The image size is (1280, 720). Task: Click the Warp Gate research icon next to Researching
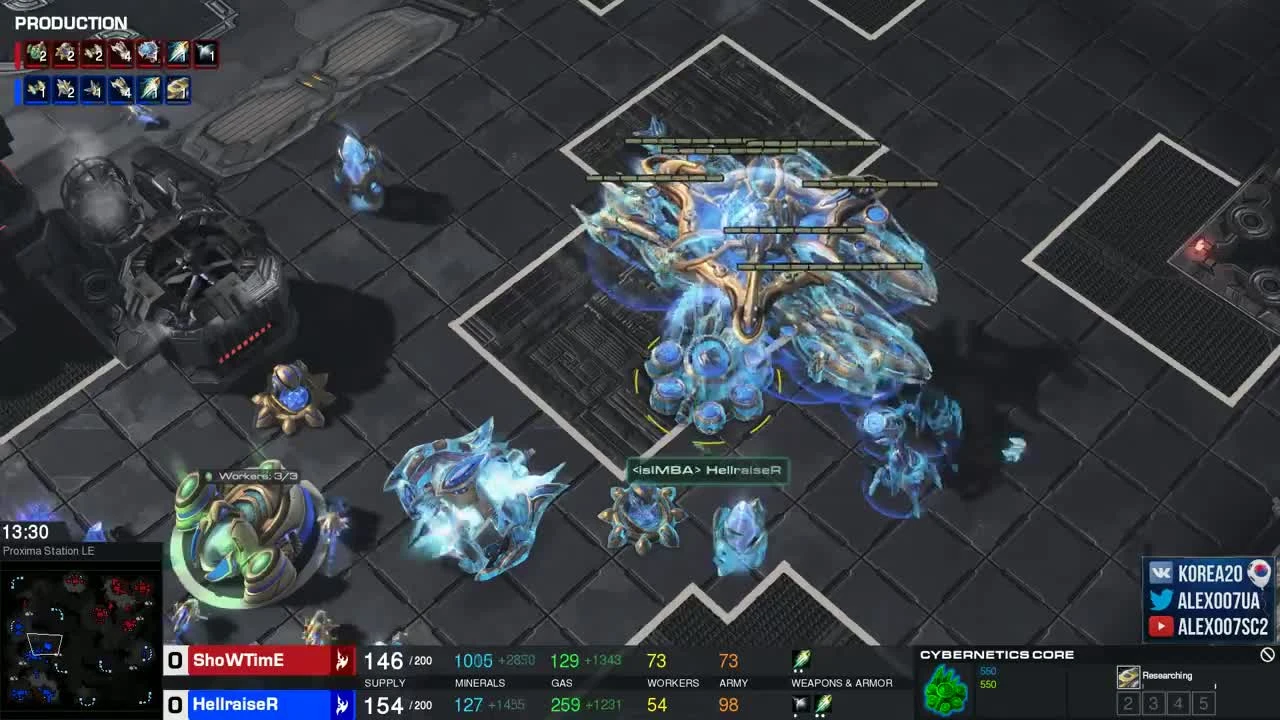click(1128, 675)
